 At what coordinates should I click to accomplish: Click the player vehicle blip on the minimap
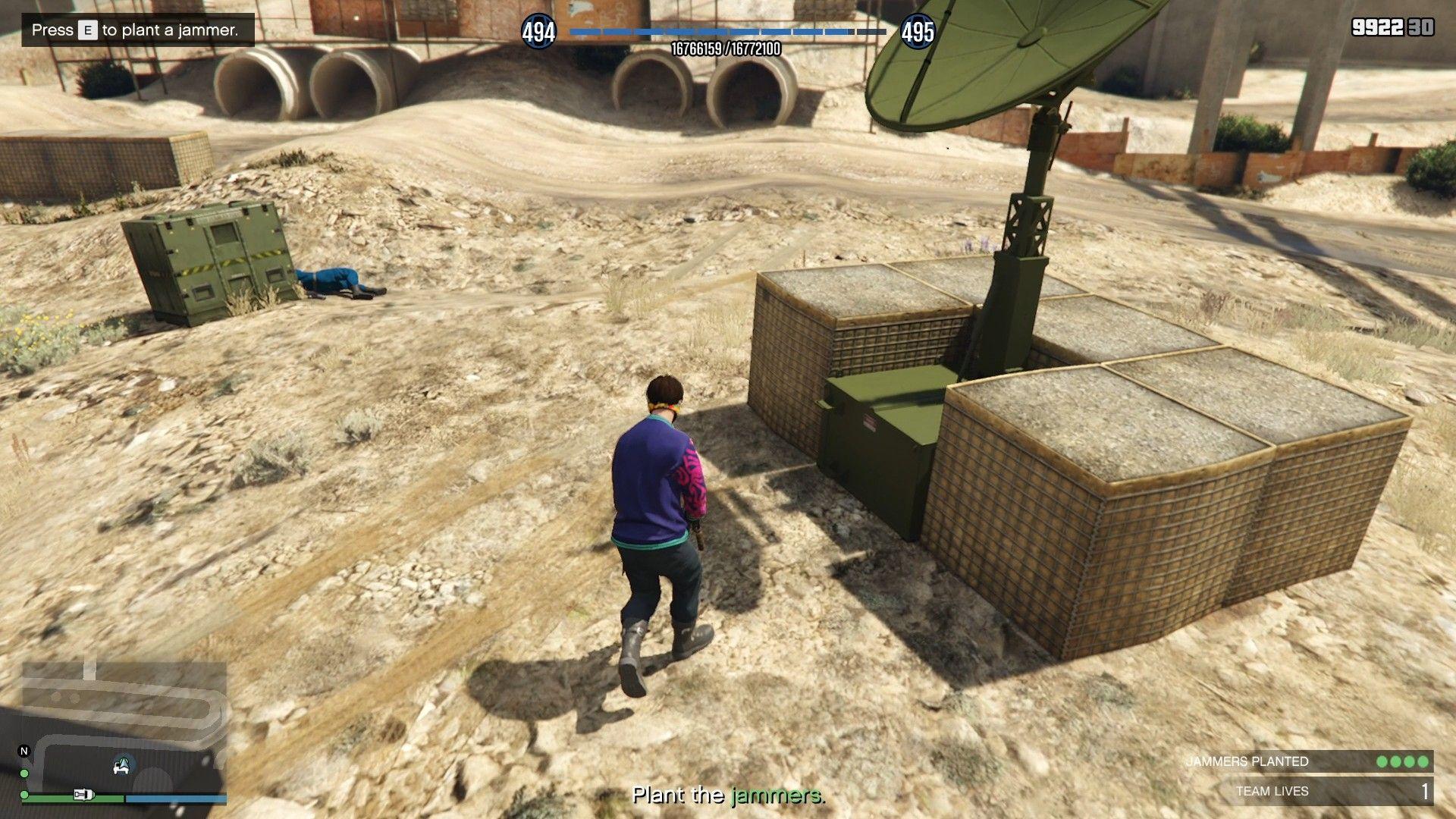coord(120,766)
